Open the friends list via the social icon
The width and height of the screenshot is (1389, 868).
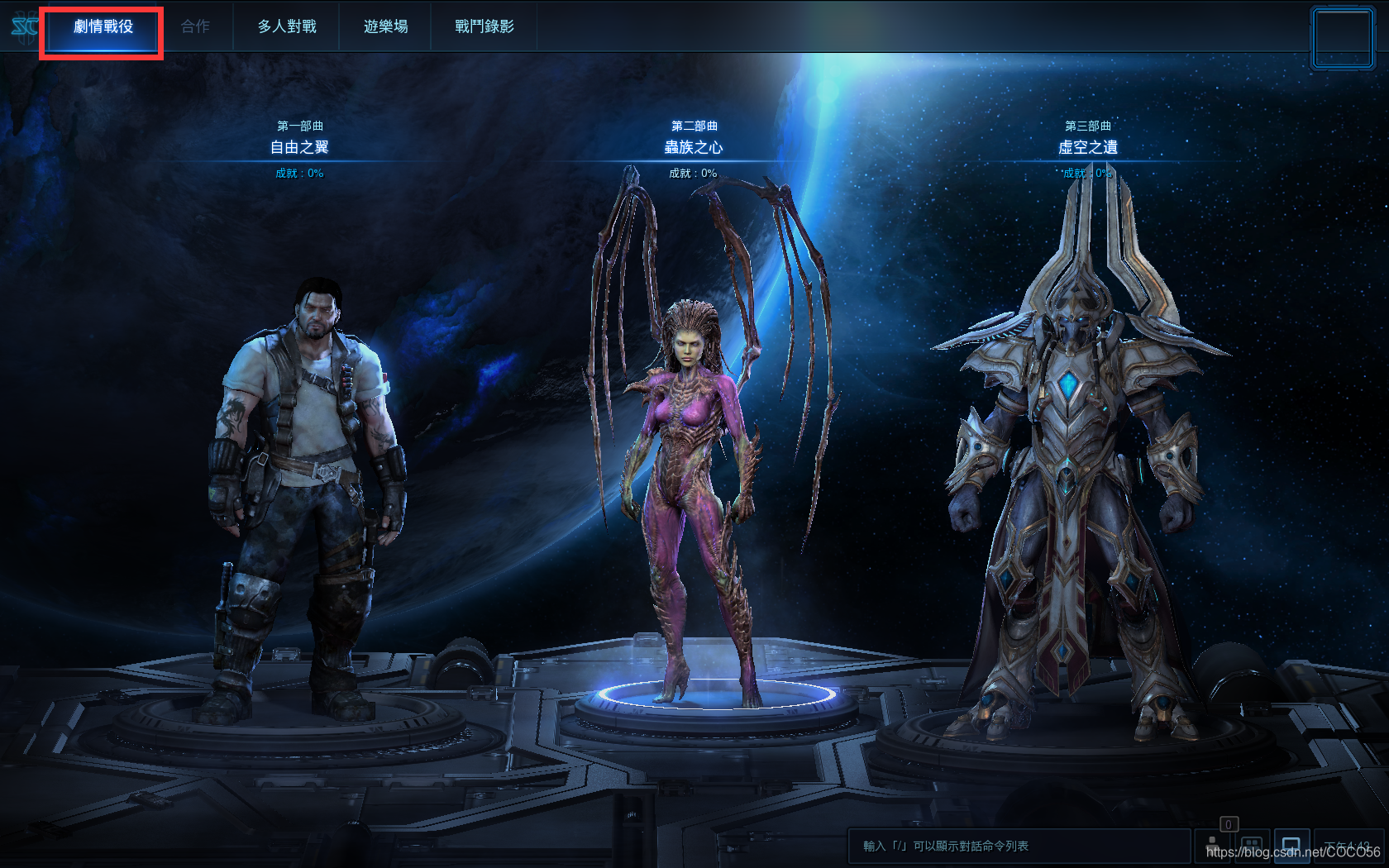[x=1213, y=846]
